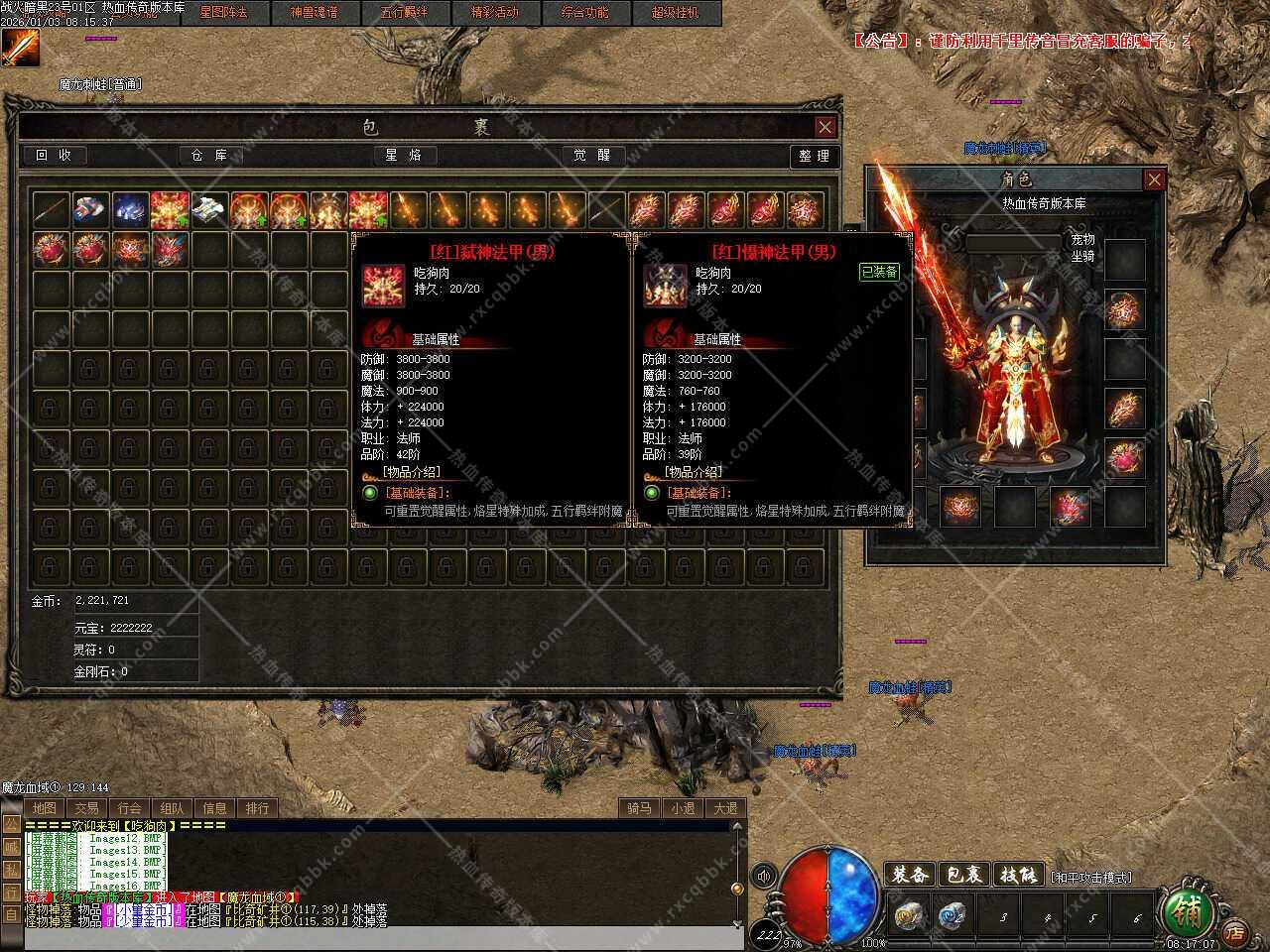Click the 骑马 mount button
Screen dimensions: 1270x952
(640, 808)
